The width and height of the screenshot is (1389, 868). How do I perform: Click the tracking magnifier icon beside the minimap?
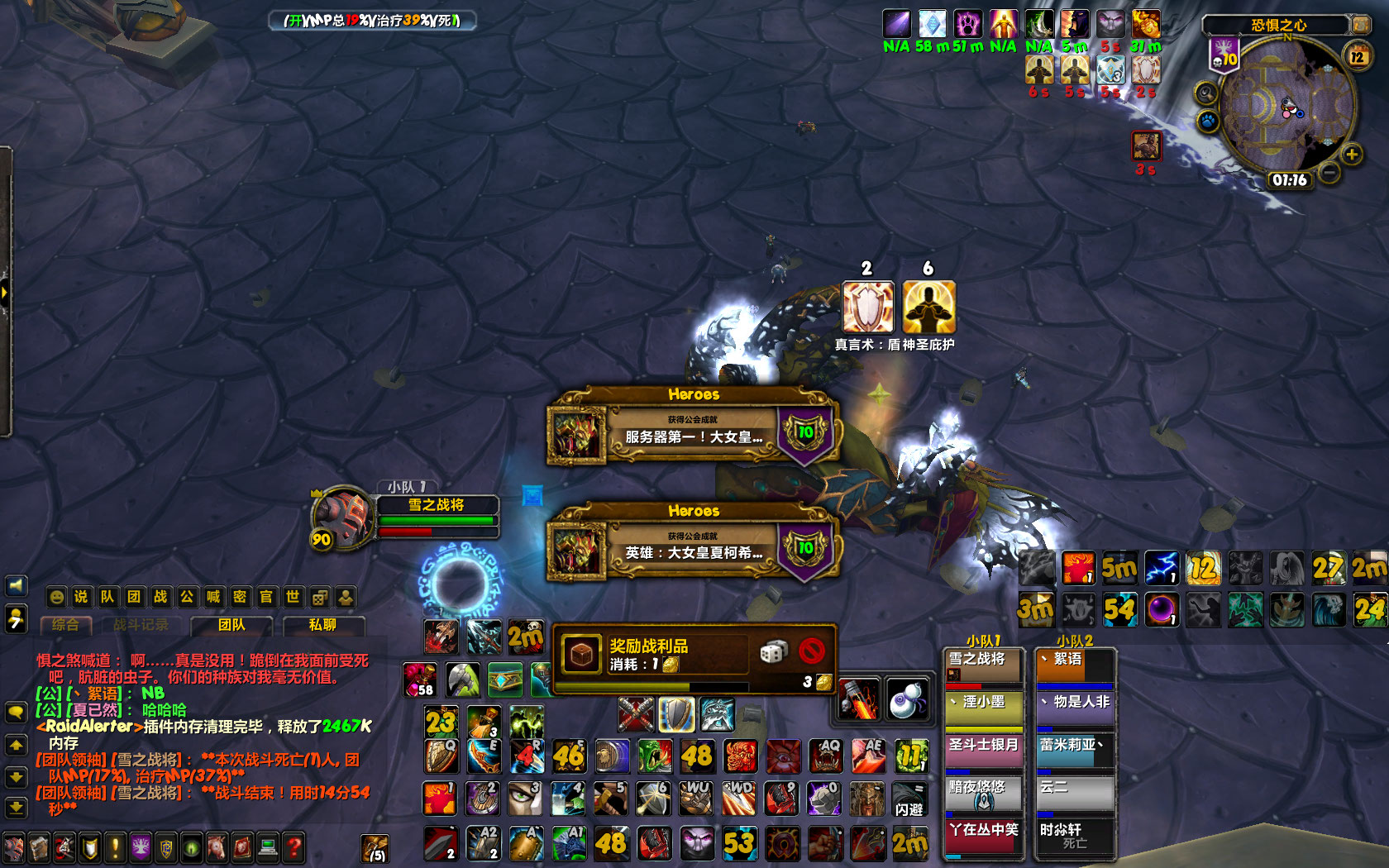point(1205,93)
